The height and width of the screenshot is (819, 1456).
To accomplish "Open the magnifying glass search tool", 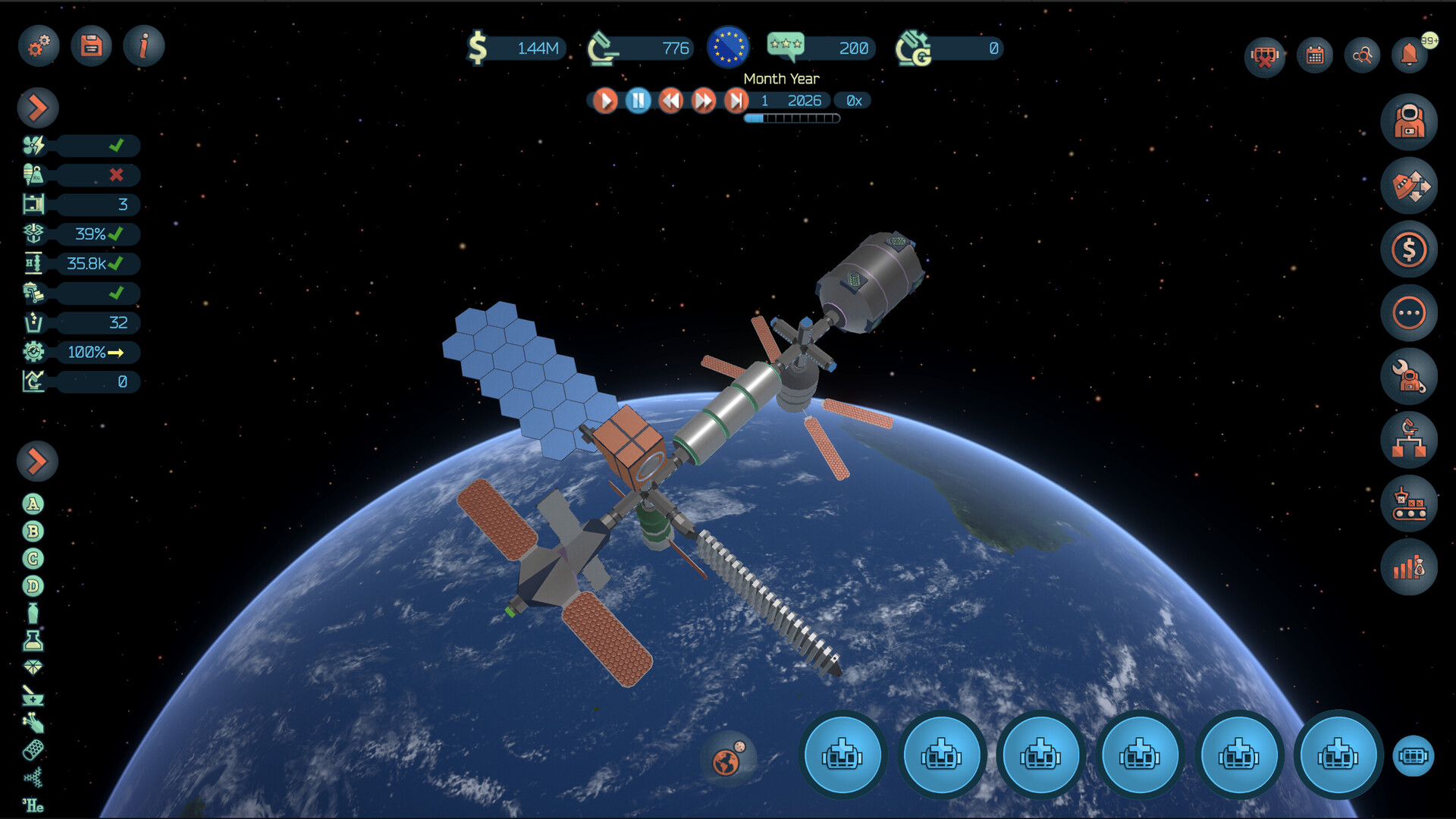I will [x=1363, y=55].
